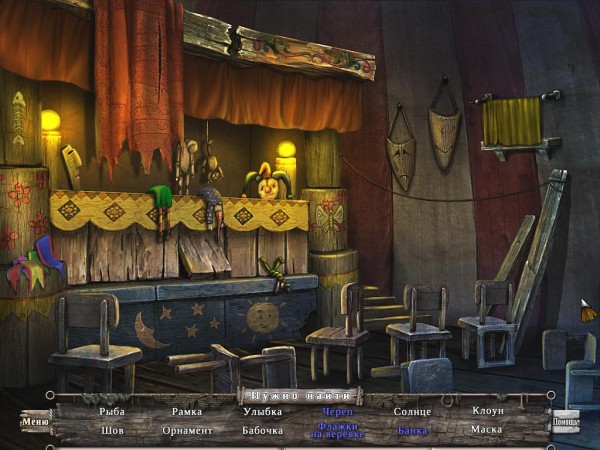
Task: Click the highlighted Банка entry
Action: click(412, 430)
